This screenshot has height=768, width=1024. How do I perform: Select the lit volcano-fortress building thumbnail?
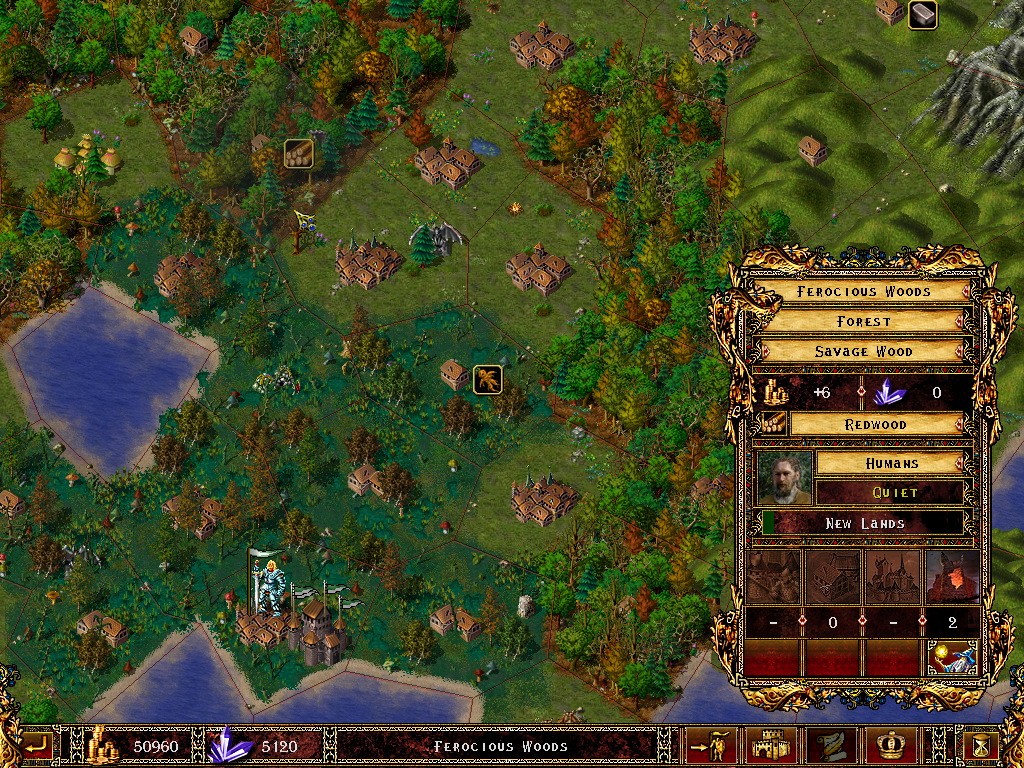pos(952,577)
